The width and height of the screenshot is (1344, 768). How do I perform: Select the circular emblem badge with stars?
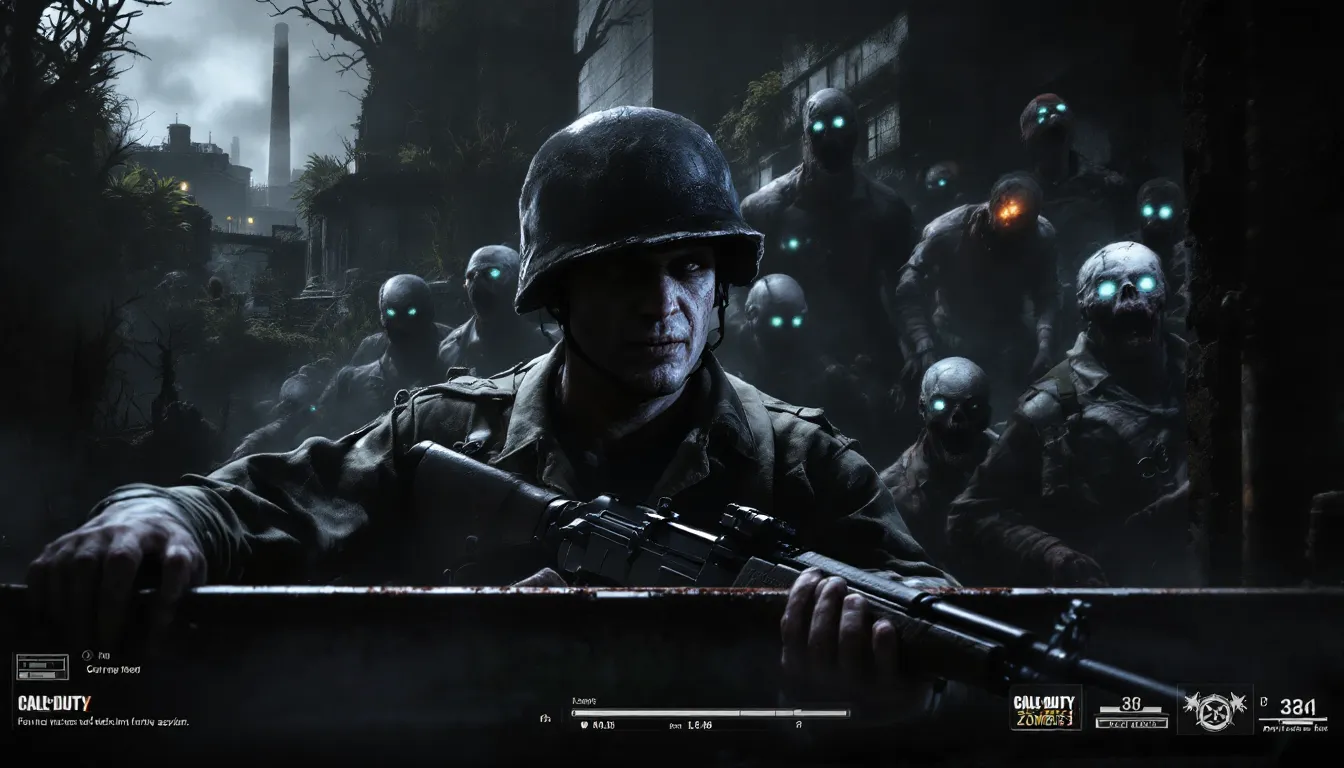point(1215,710)
